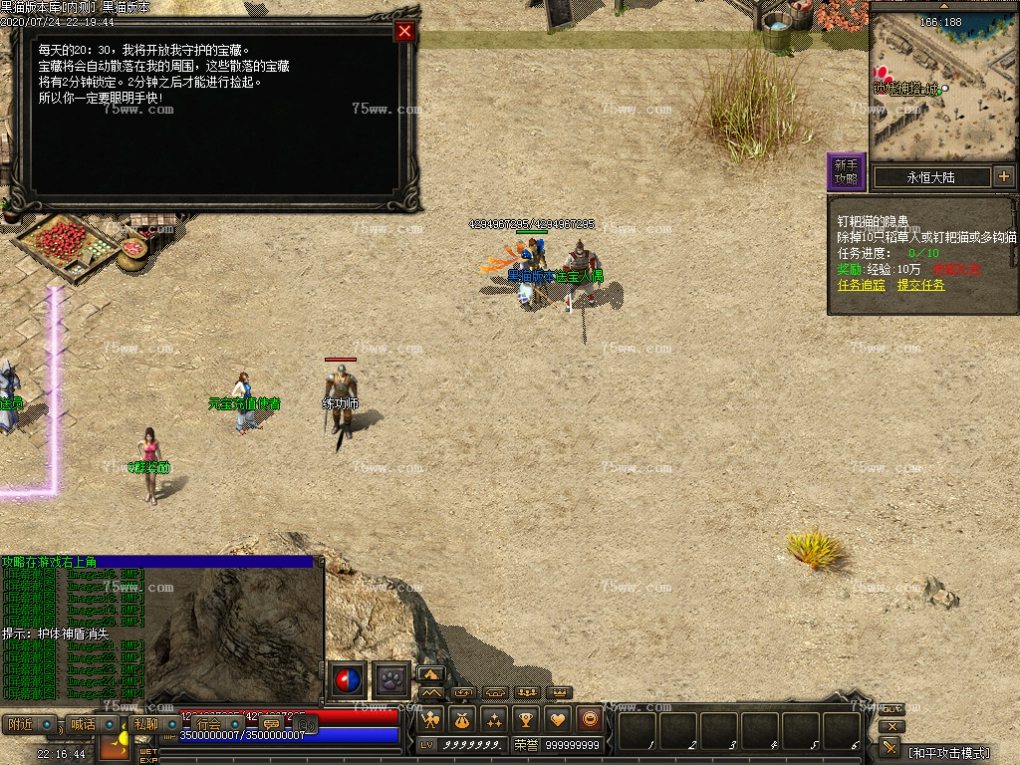
Task: Click the 永恒大陆 map name label
Action: (x=931, y=177)
